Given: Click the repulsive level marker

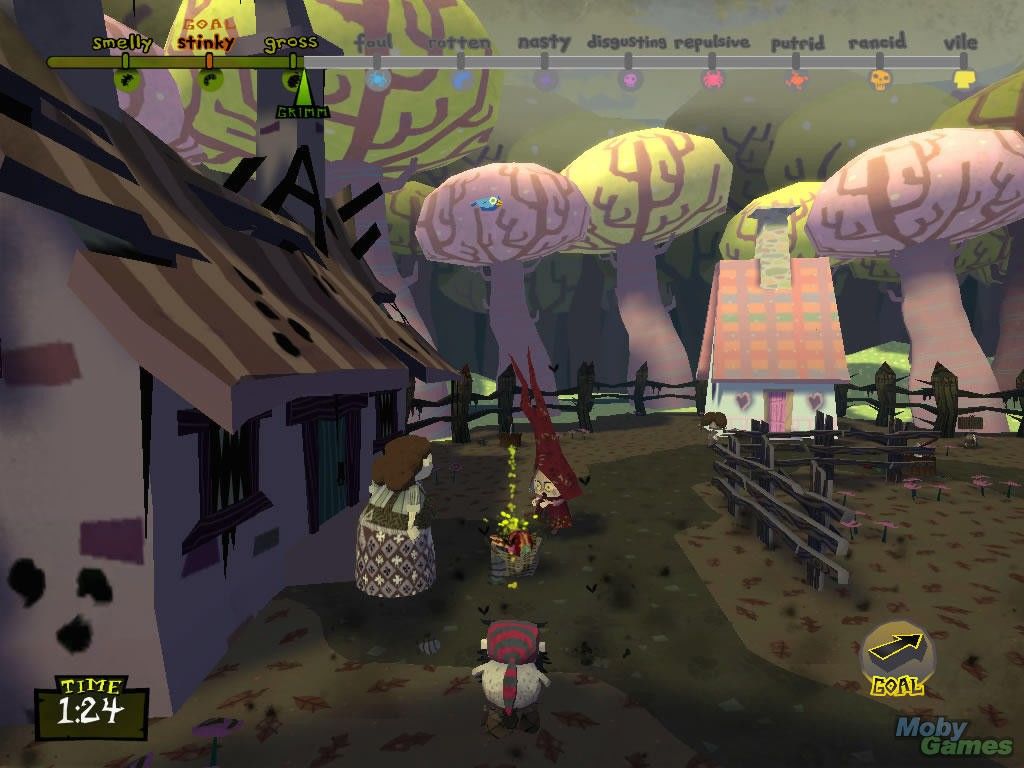Looking at the screenshot, I should (x=713, y=79).
